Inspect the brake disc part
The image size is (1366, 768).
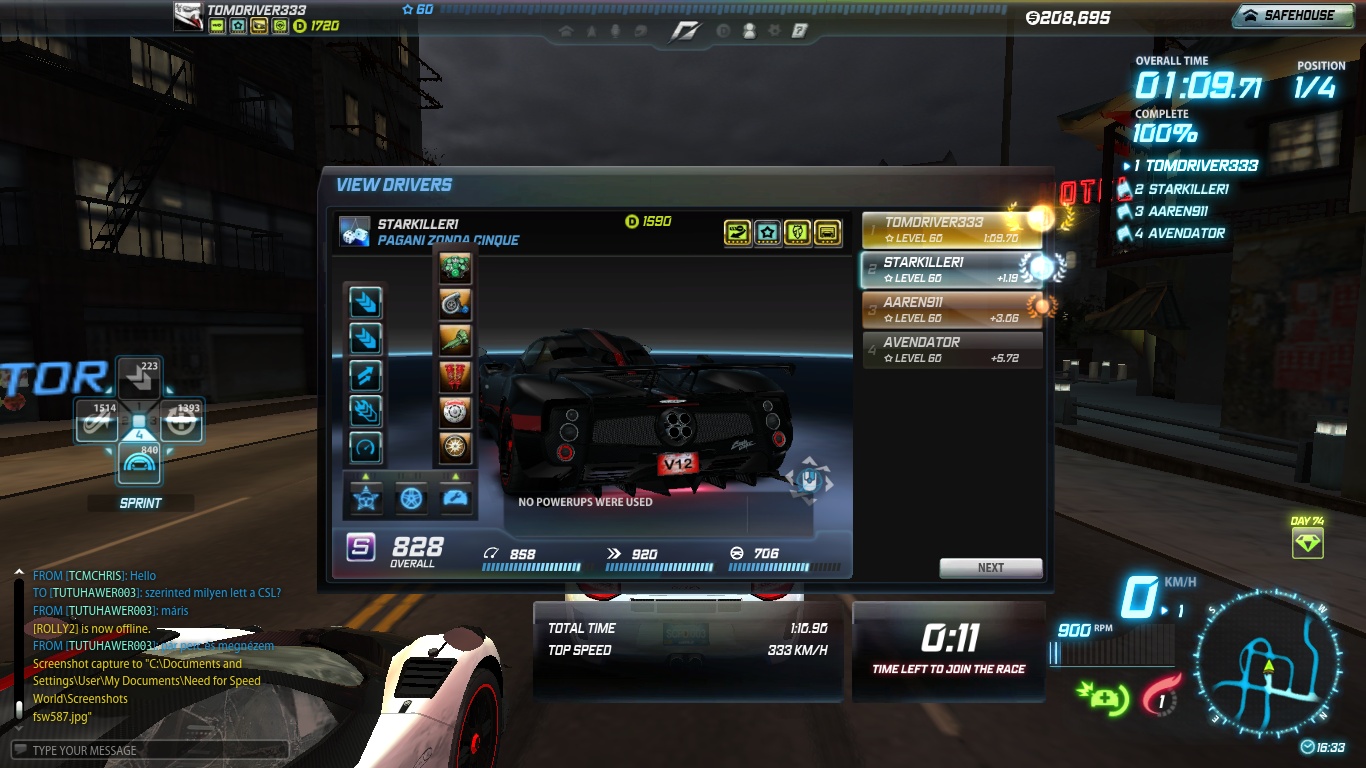pyautogui.click(x=455, y=412)
